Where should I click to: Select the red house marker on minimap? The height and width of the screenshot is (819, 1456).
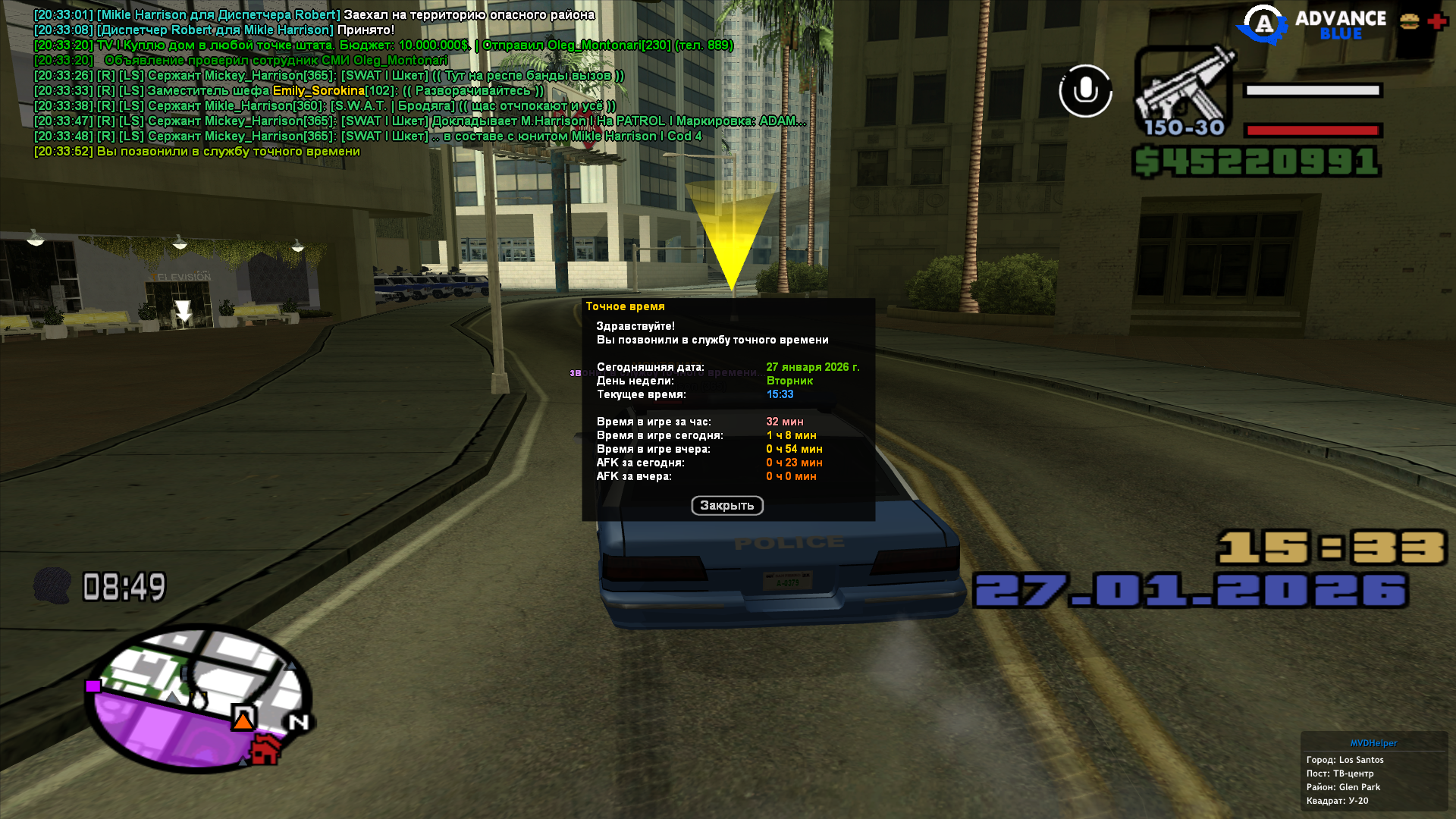[x=265, y=749]
